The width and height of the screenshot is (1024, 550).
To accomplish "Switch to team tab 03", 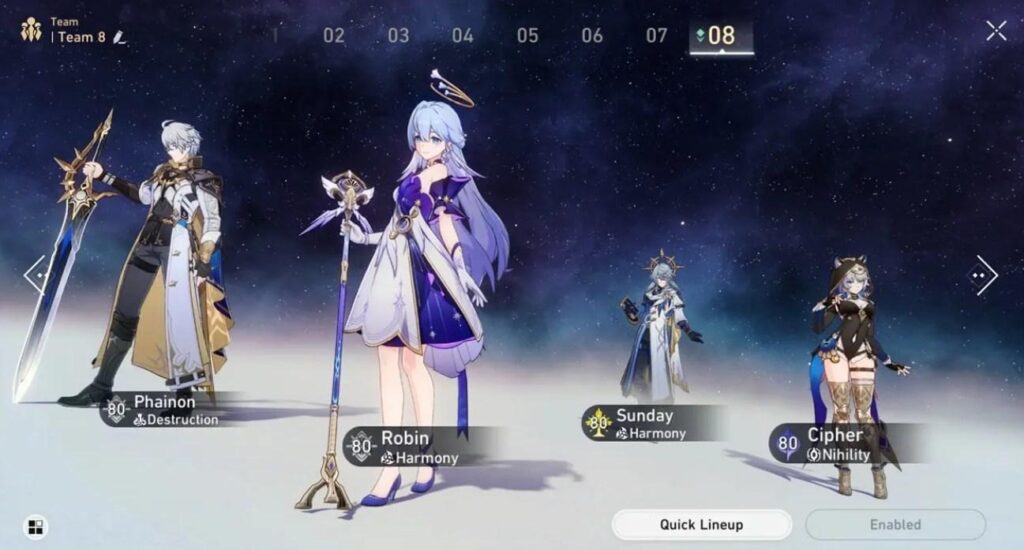I will (x=398, y=36).
